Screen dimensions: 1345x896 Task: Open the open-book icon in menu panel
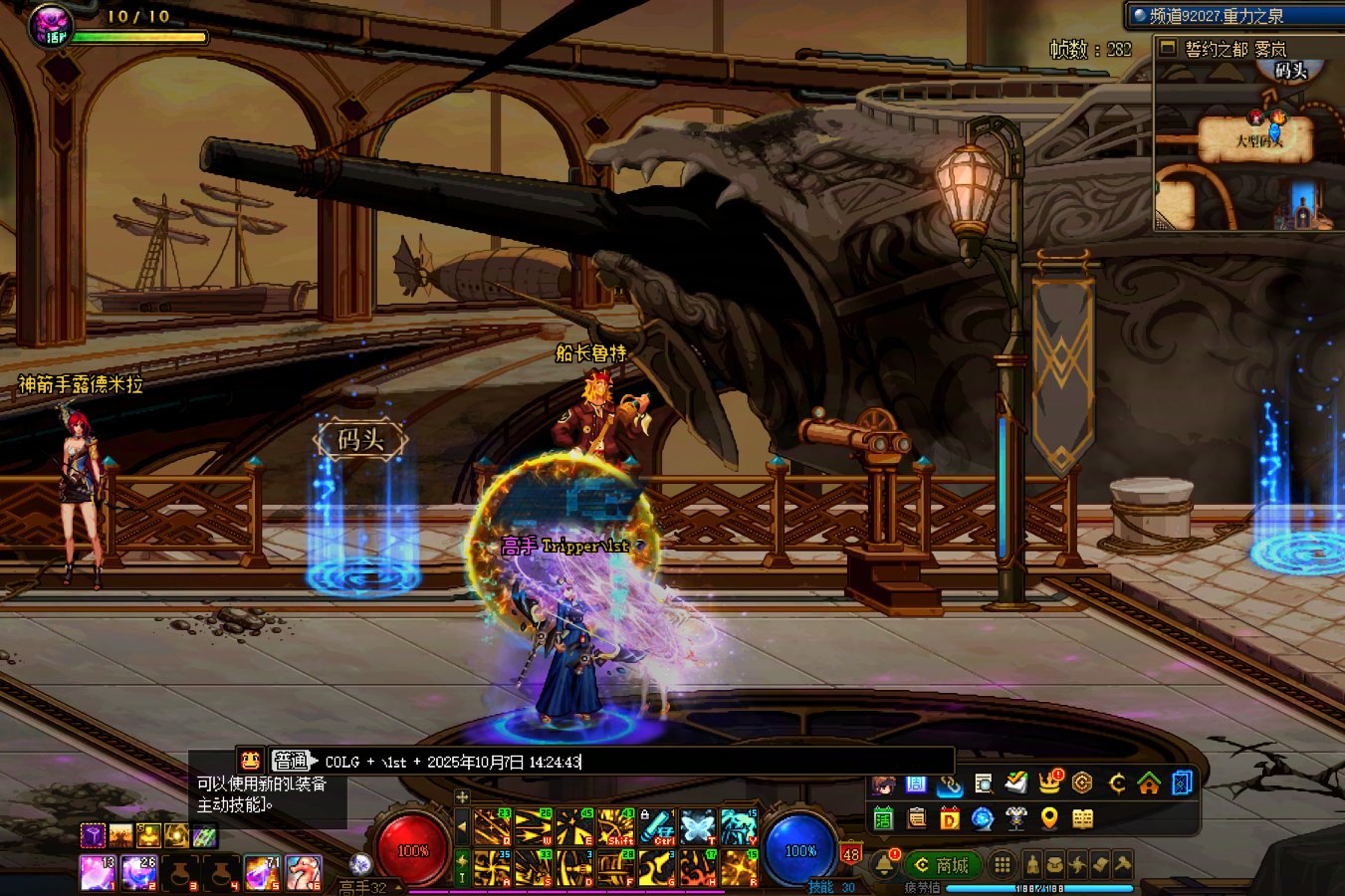coord(1082,818)
